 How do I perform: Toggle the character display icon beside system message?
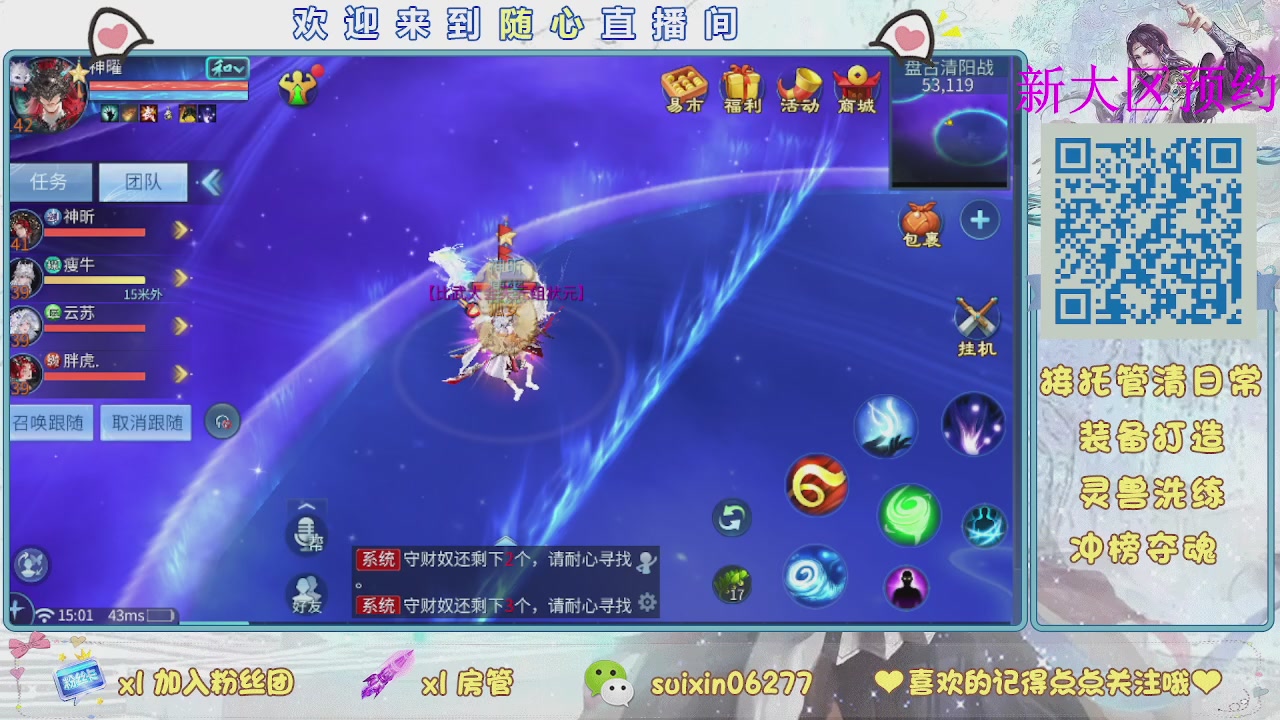point(647,560)
